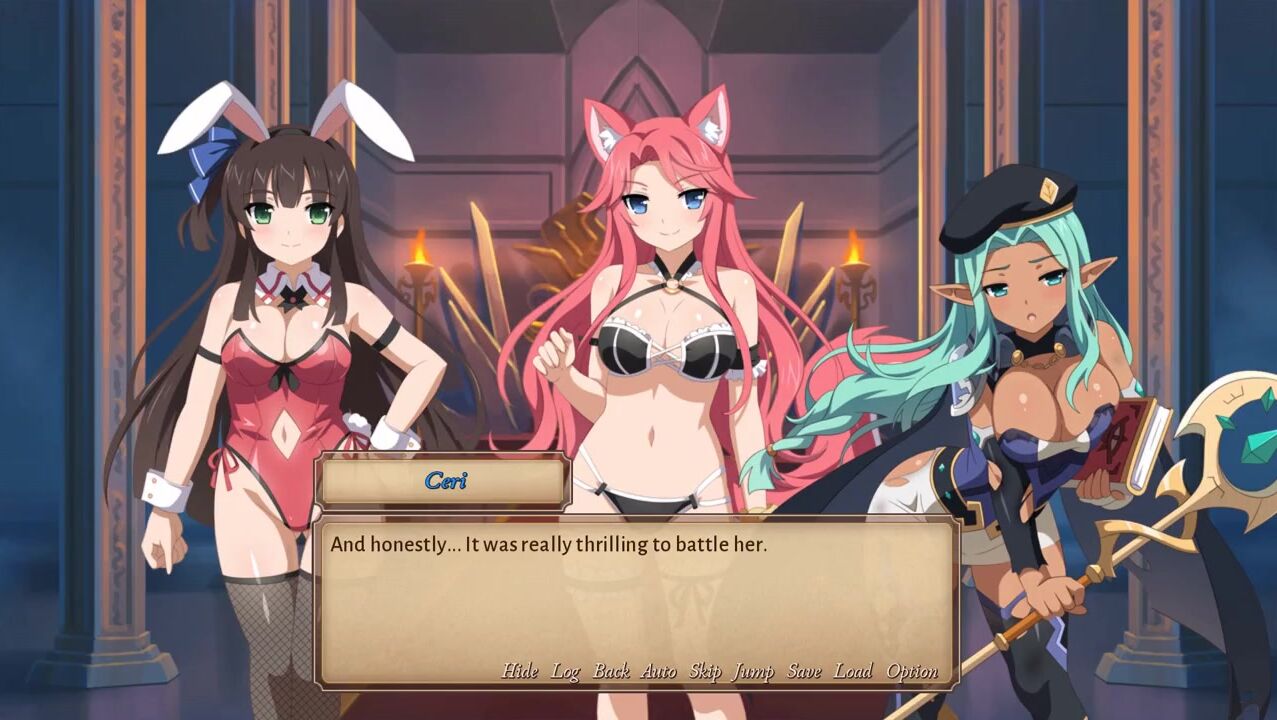
Task: Click the Jump button
Action: coord(753,671)
